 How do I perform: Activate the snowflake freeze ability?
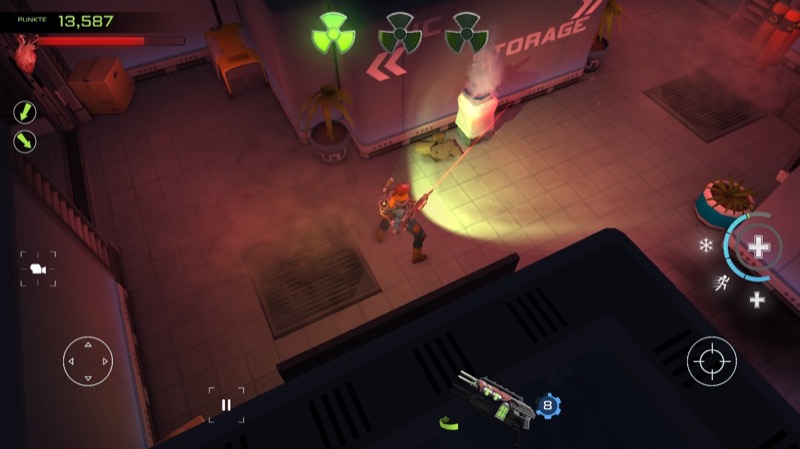pos(706,245)
